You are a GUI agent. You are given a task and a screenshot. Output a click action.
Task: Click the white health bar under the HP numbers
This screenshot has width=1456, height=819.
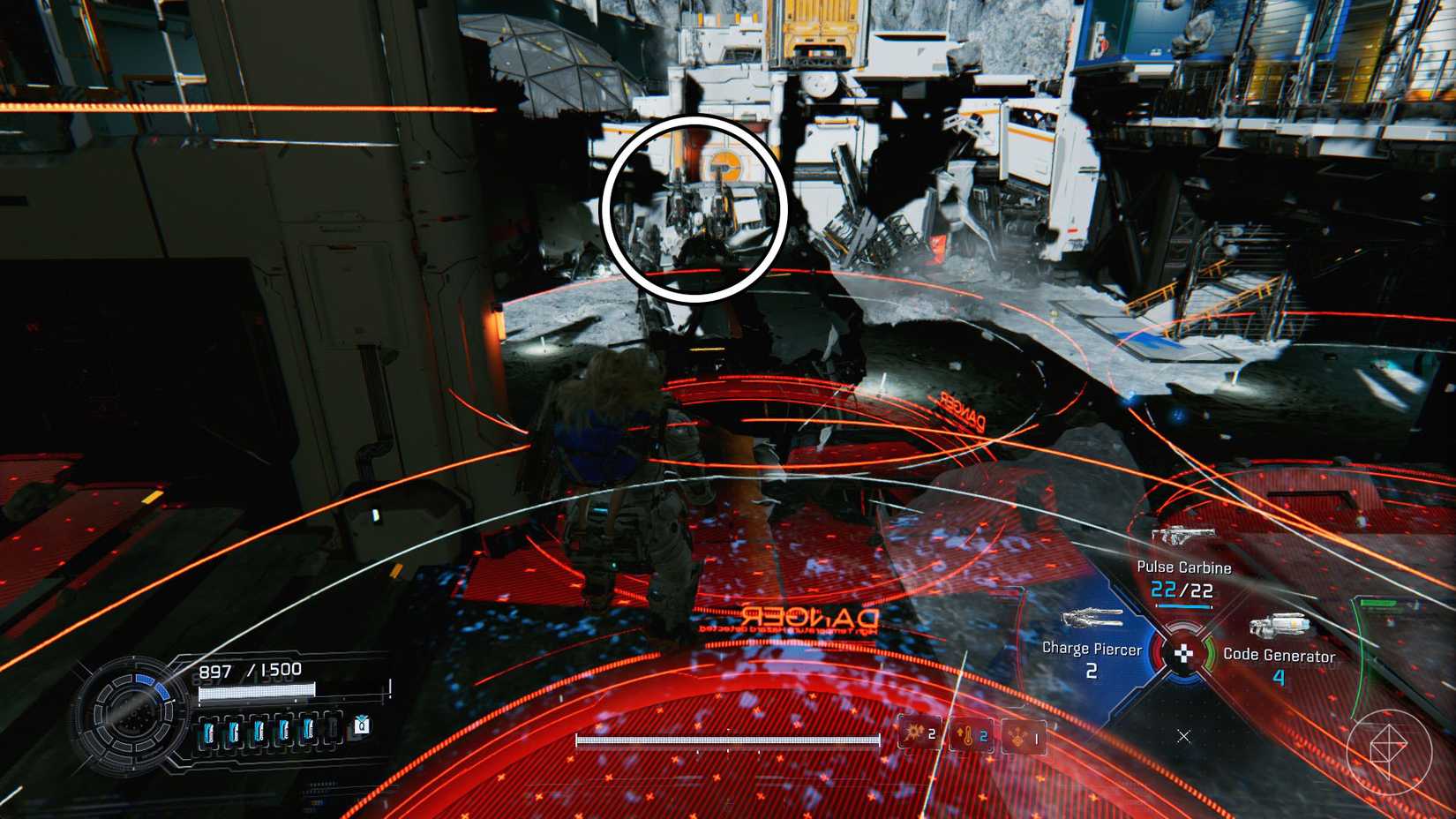(x=259, y=691)
